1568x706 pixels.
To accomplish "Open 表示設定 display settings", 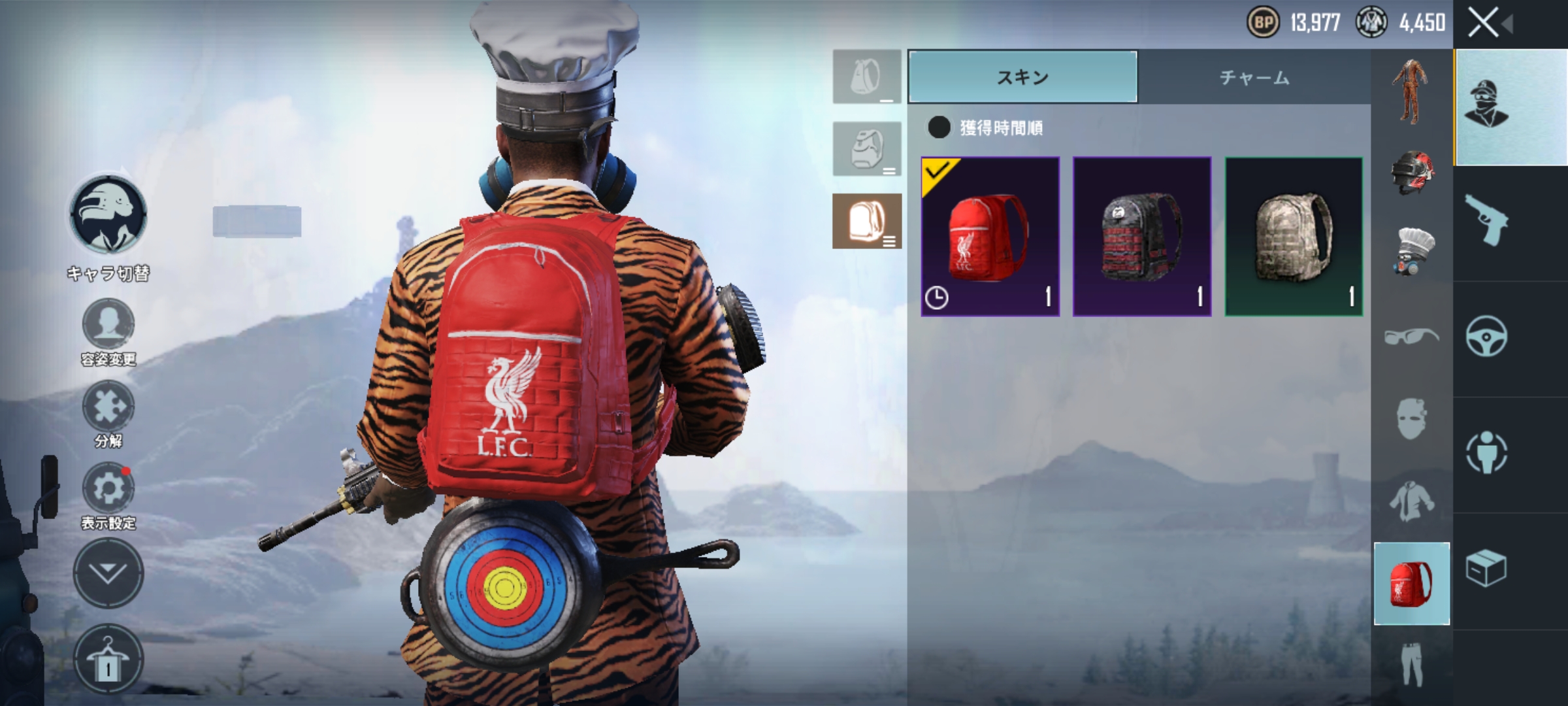I will click(x=108, y=489).
